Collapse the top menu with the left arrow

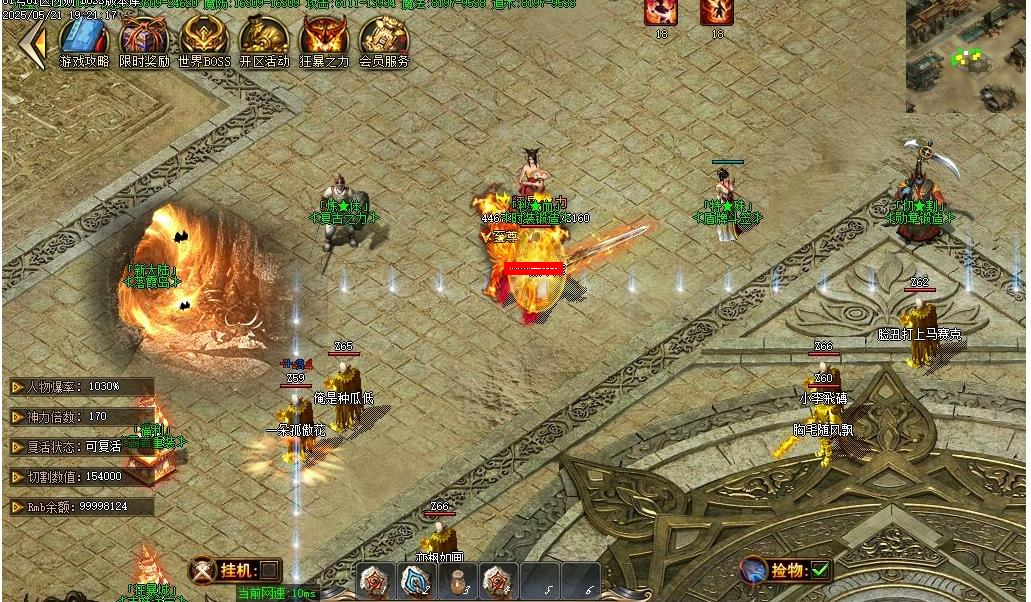(x=33, y=43)
